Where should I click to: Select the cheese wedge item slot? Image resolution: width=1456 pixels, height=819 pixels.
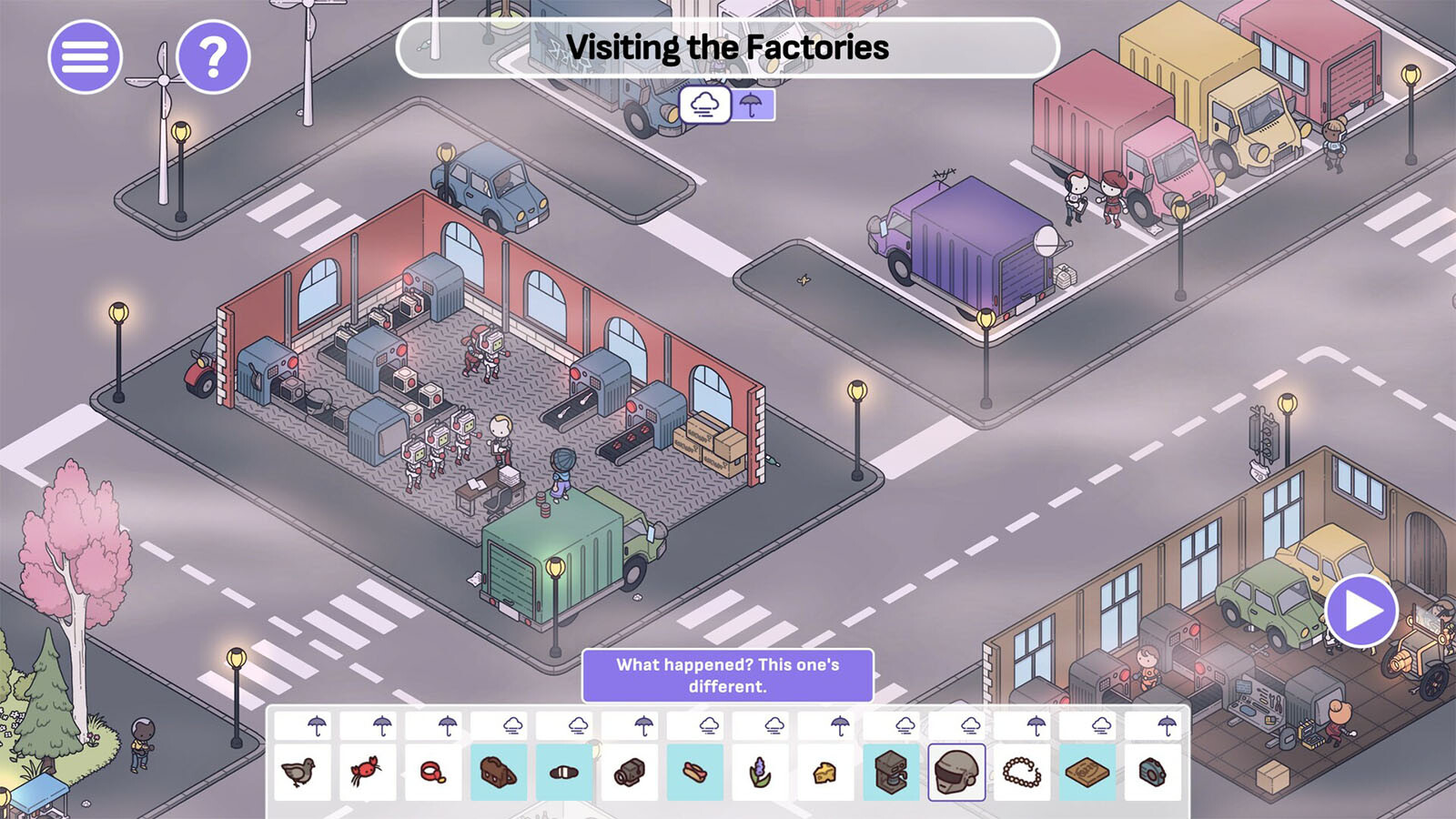[x=825, y=773]
